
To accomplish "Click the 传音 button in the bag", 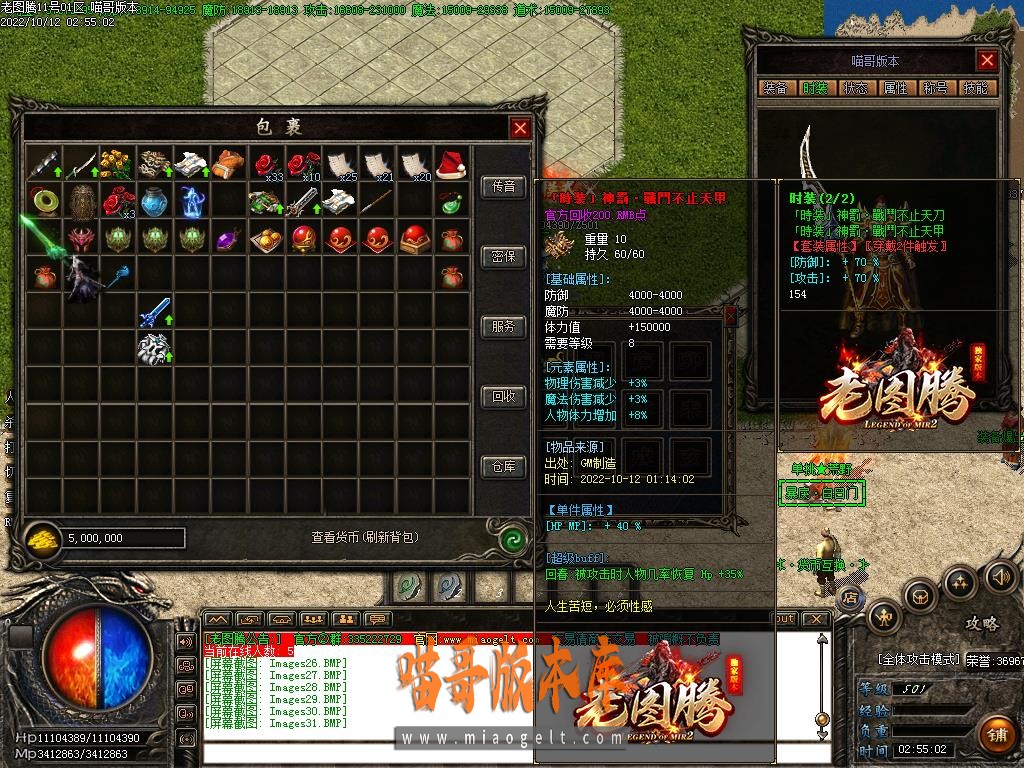I will [504, 187].
